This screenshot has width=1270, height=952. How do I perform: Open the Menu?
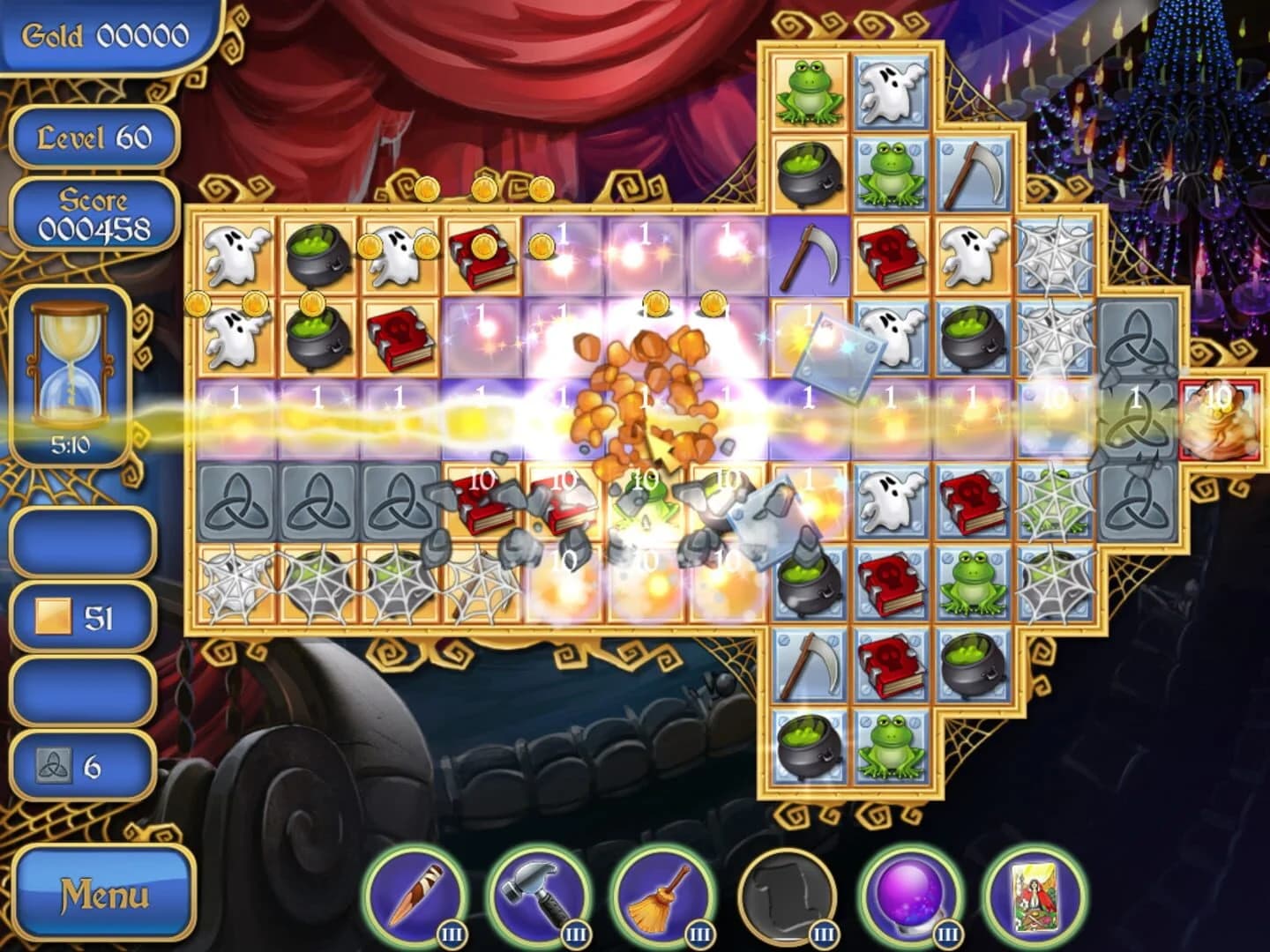[x=104, y=896]
